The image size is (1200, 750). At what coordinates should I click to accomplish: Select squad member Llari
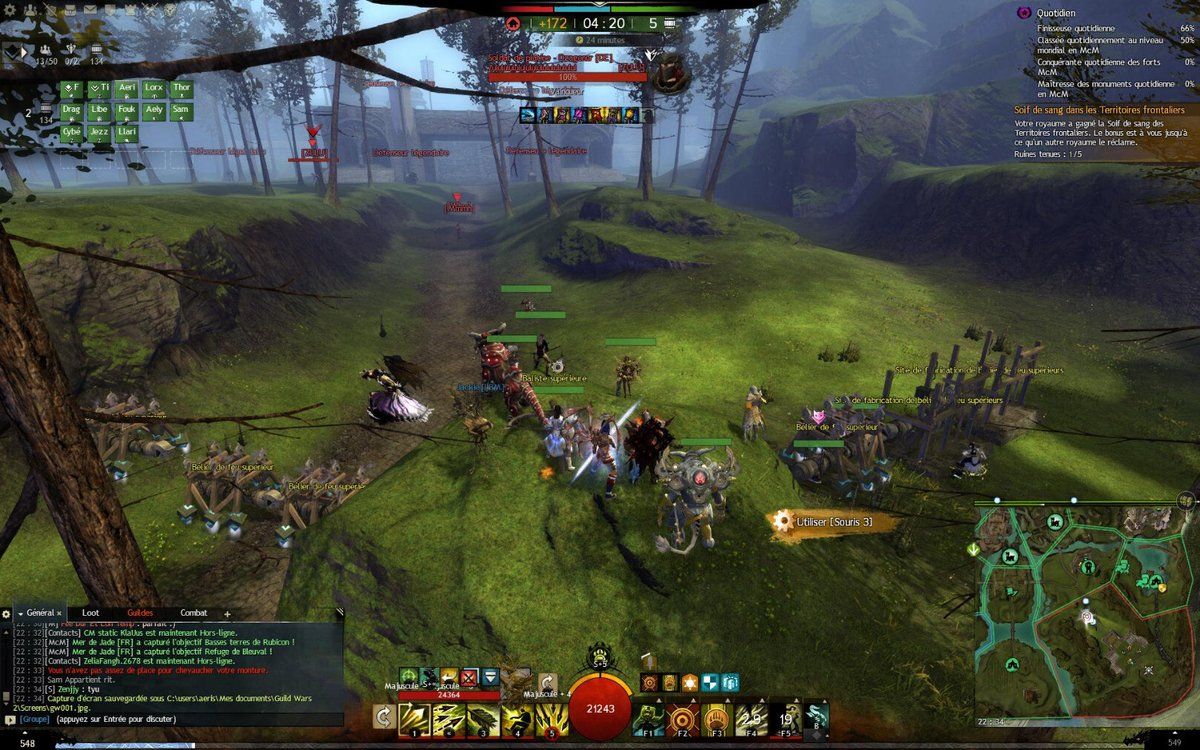126,131
